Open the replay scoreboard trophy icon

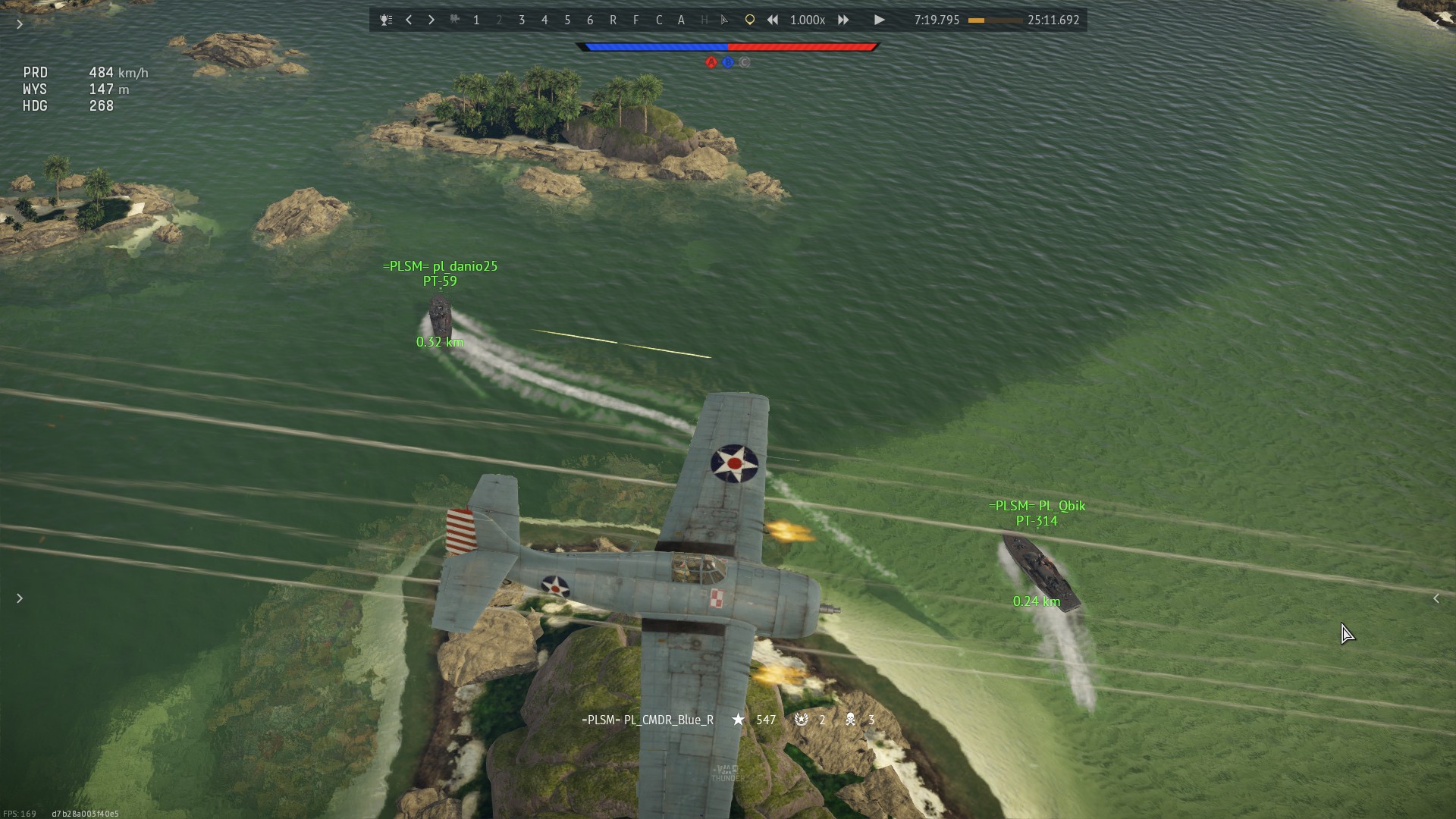(x=386, y=20)
